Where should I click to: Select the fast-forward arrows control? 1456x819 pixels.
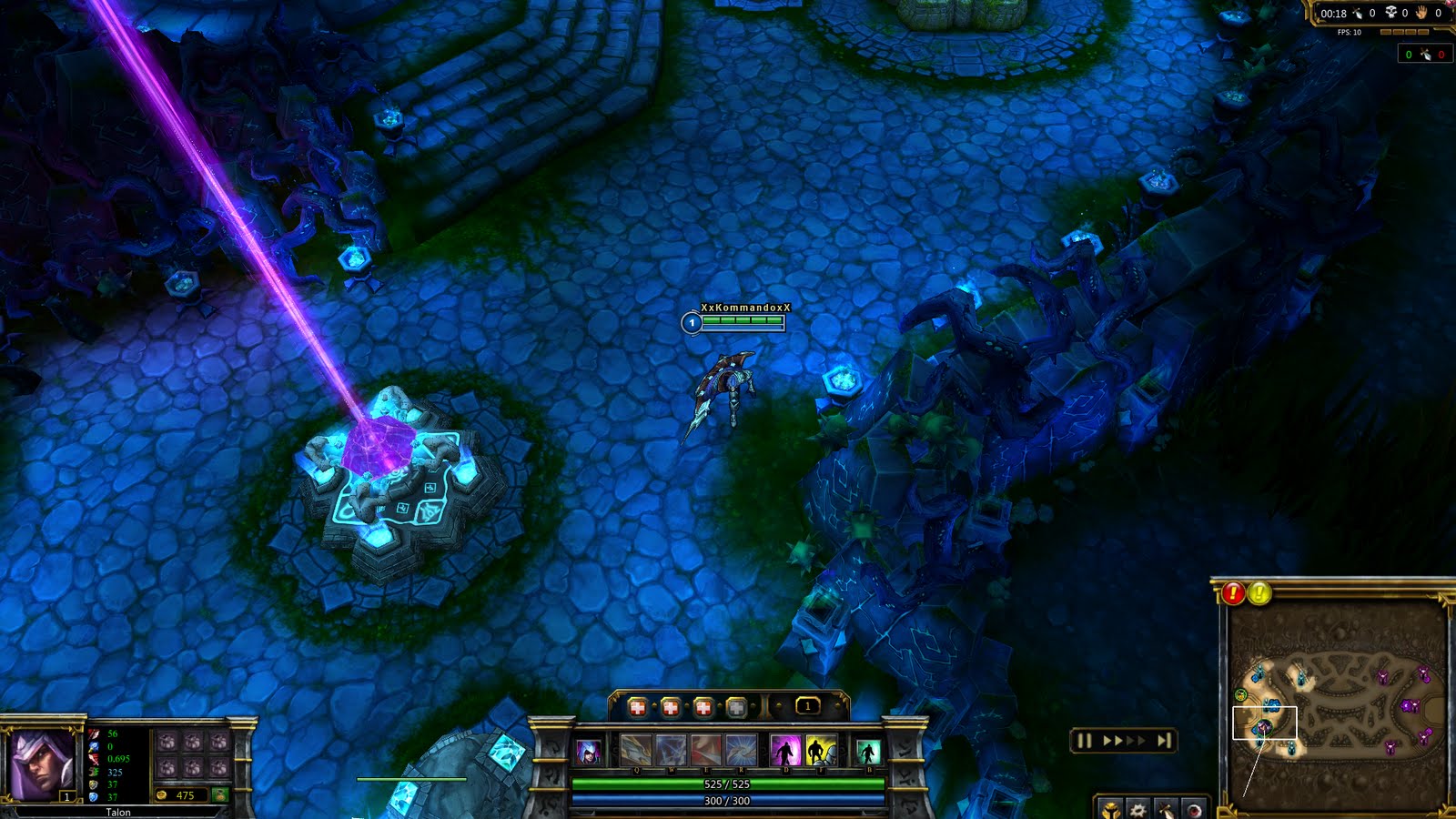(x=1125, y=740)
